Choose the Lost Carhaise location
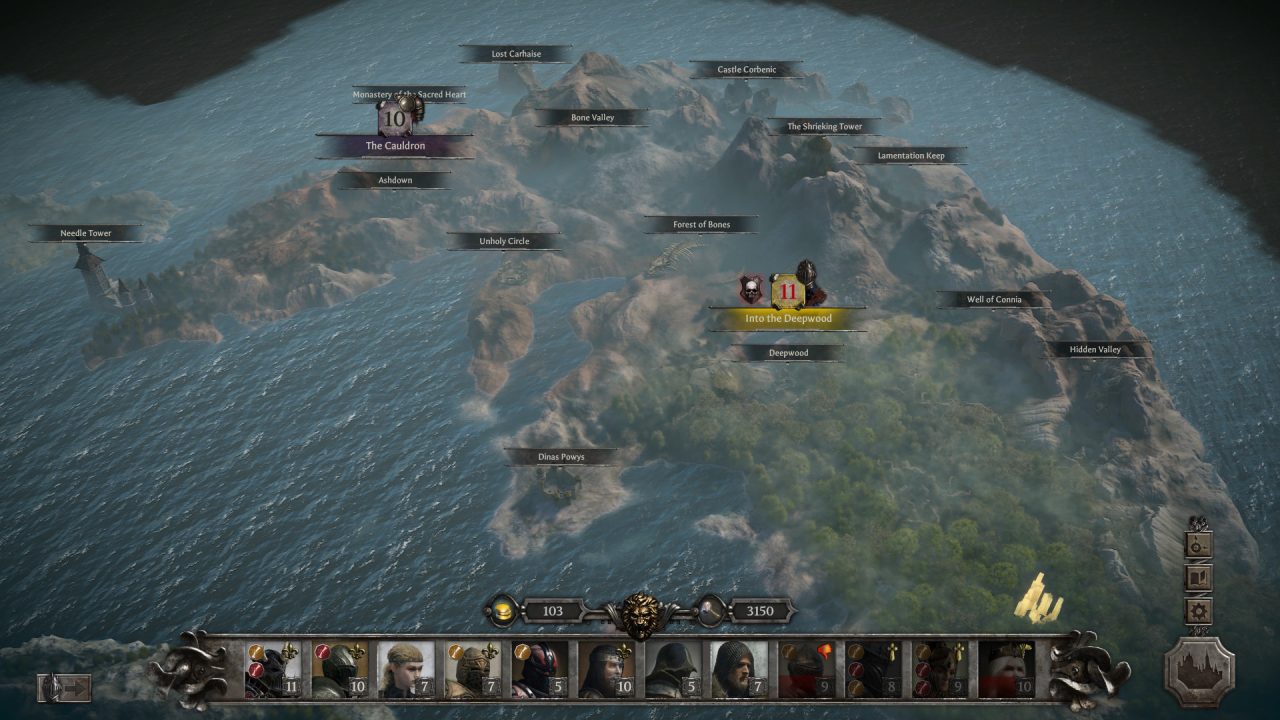This screenshot has height=720, width=1280. coord(515,54)
